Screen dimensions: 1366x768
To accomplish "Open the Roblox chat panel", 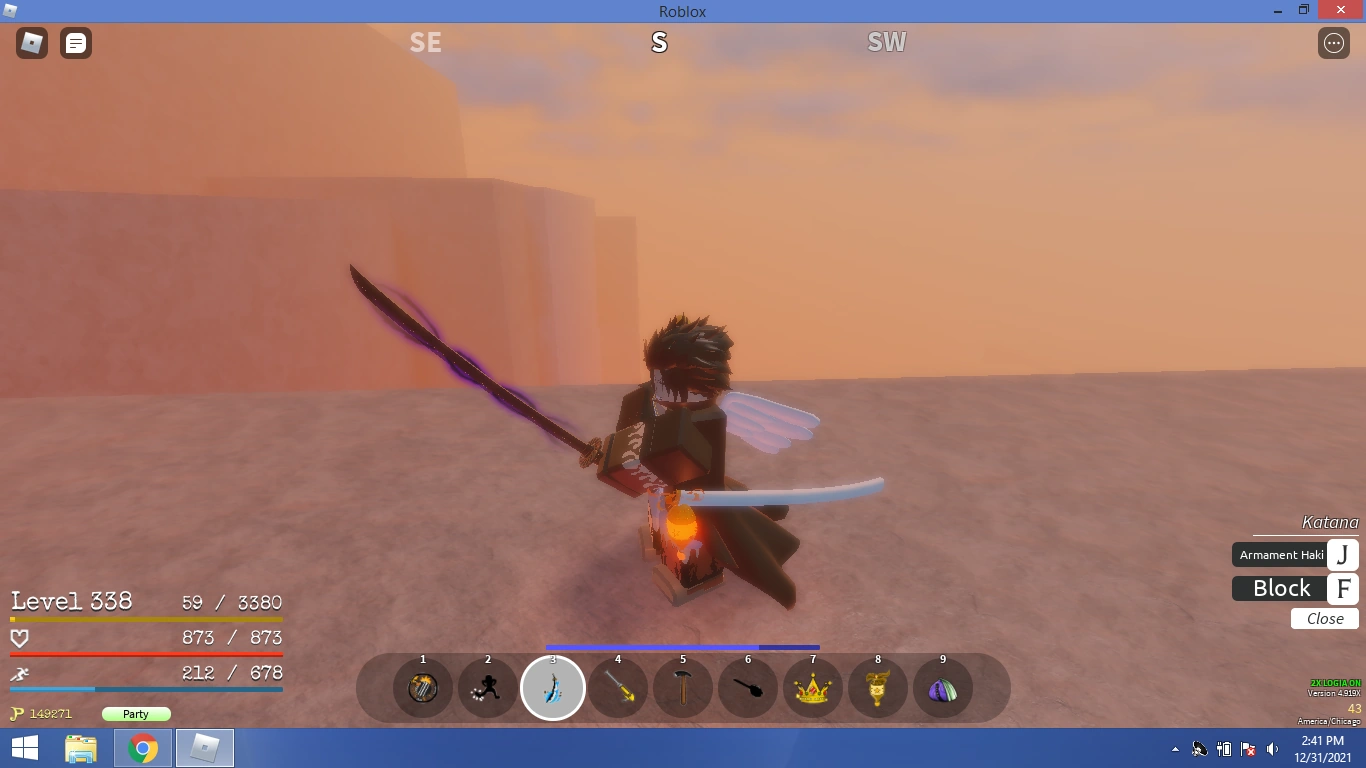I will point(75,43).
